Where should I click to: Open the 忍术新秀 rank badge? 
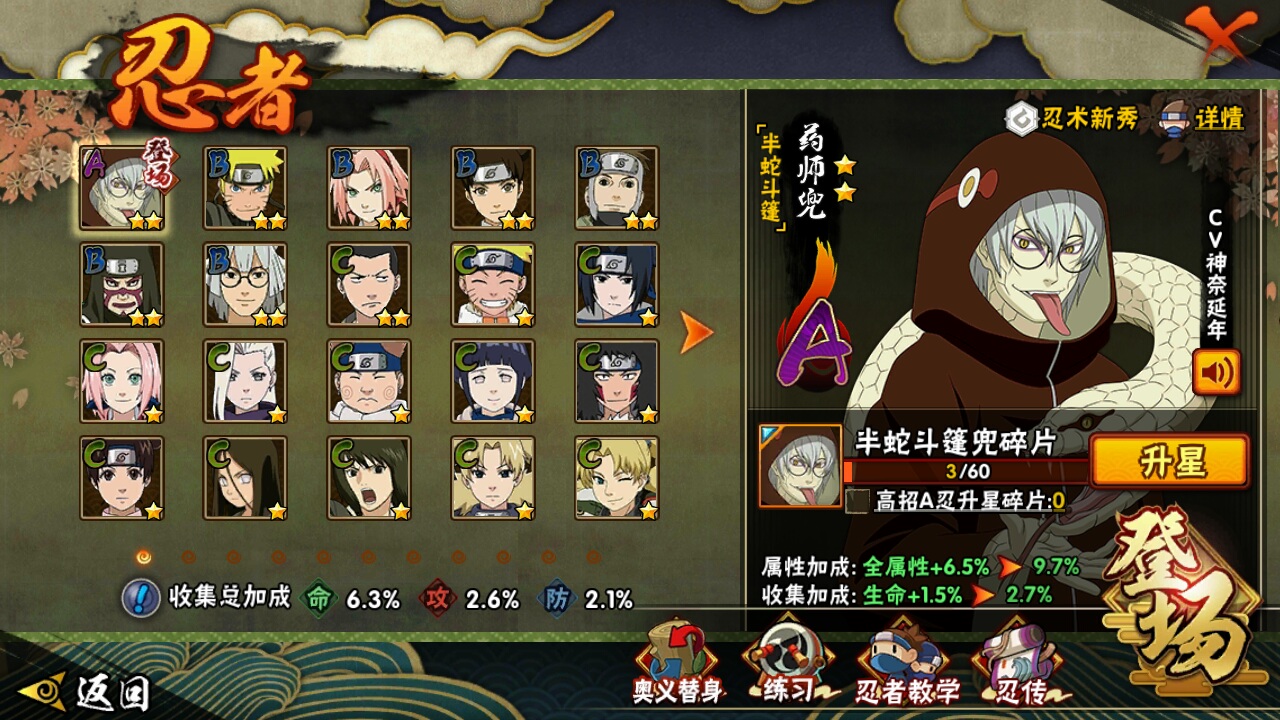click(x=1072, y=118)
